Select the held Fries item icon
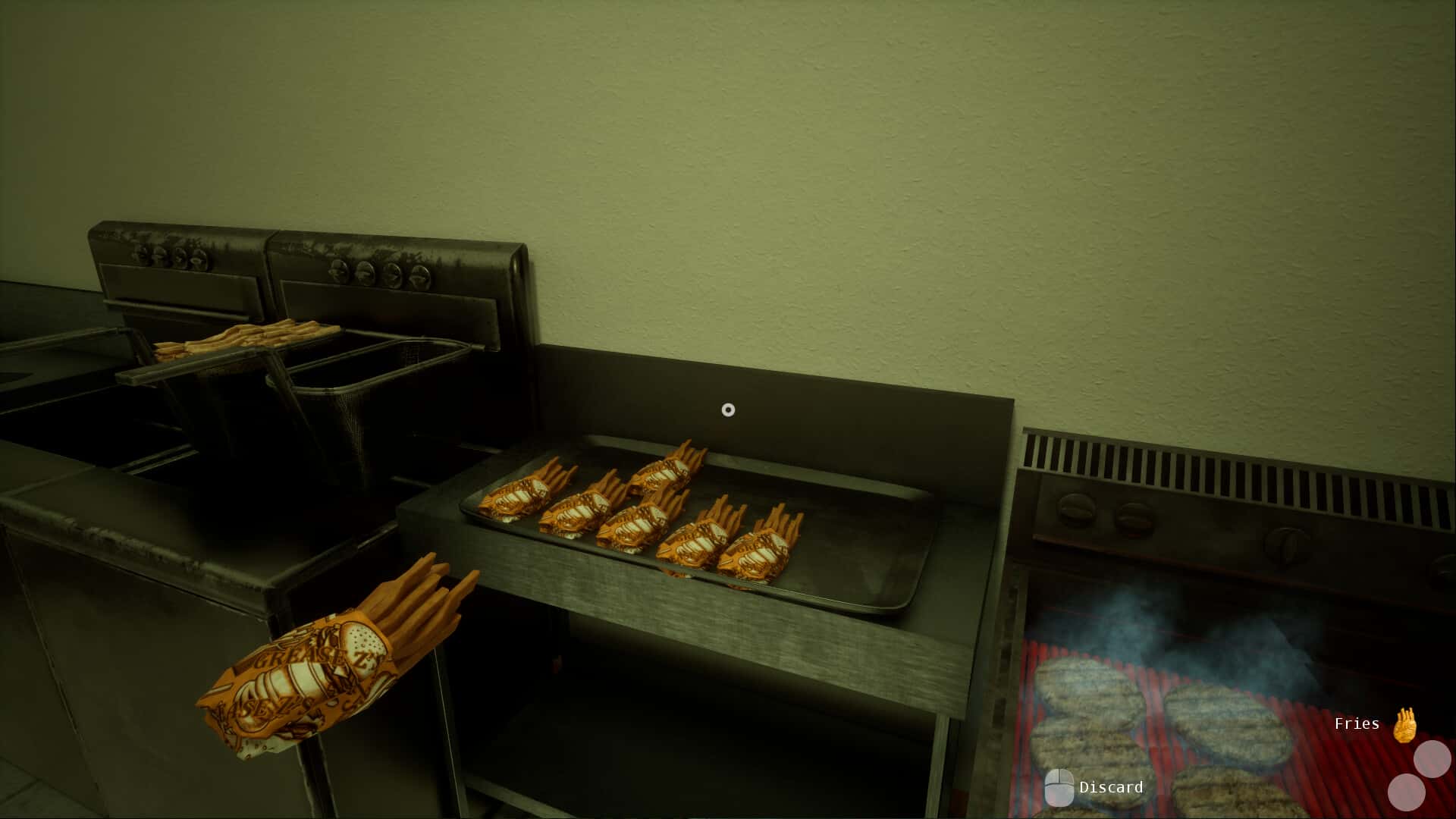Image resolution: width=1456 pixels, height=819 pixels. click(x=1404, y=724)
